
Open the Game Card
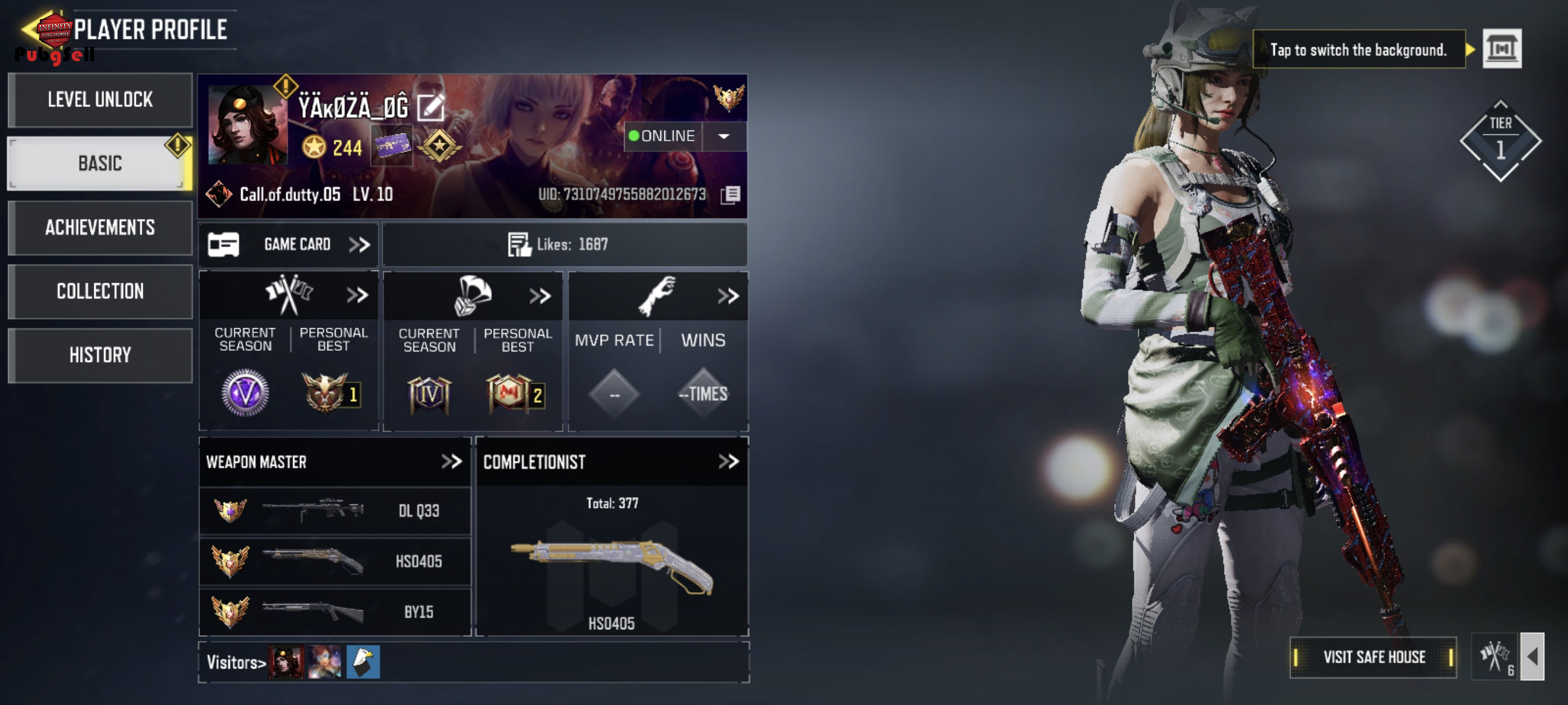(289, 244)
